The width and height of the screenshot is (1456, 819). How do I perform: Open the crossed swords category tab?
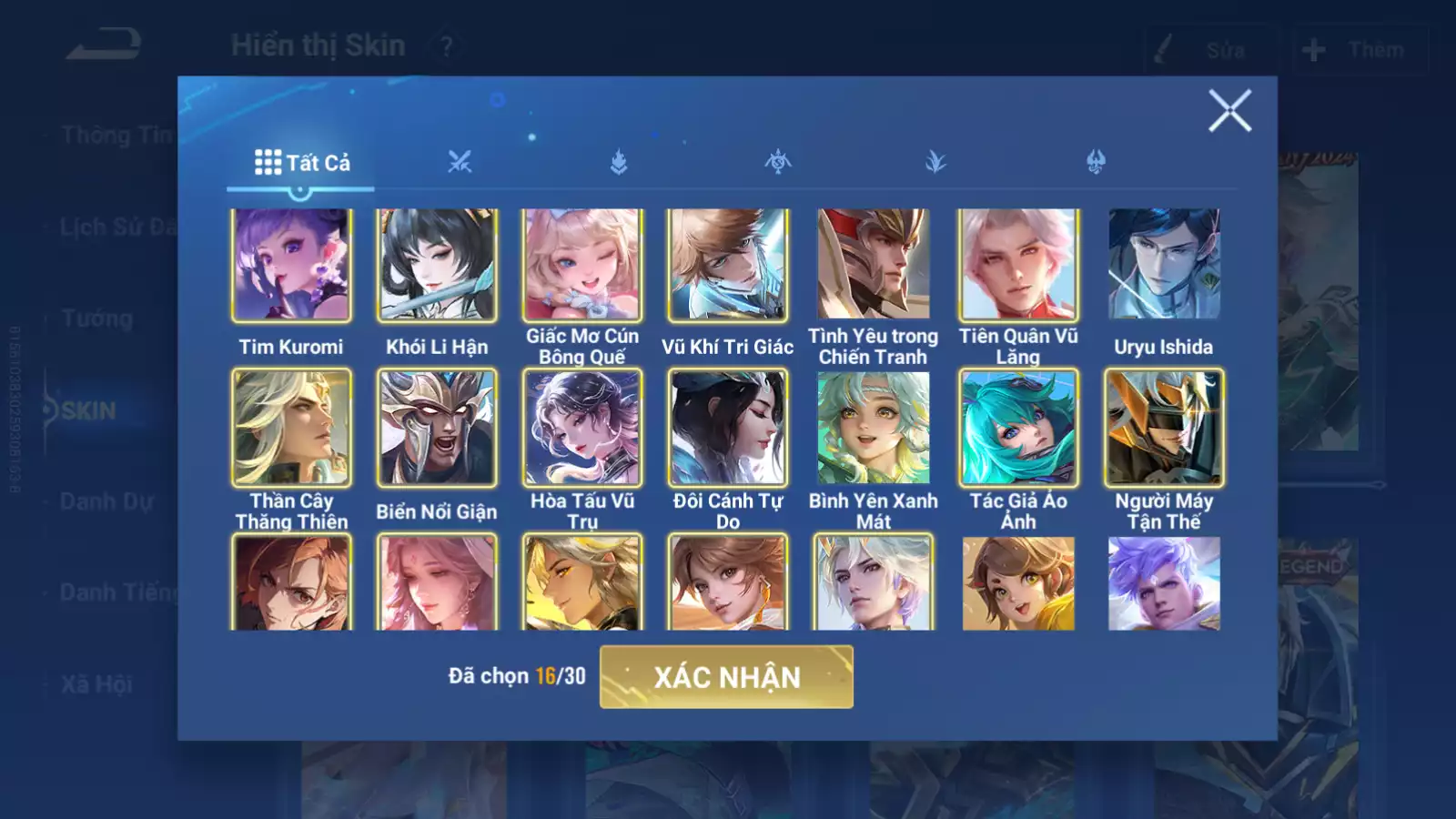coord(460,163)
